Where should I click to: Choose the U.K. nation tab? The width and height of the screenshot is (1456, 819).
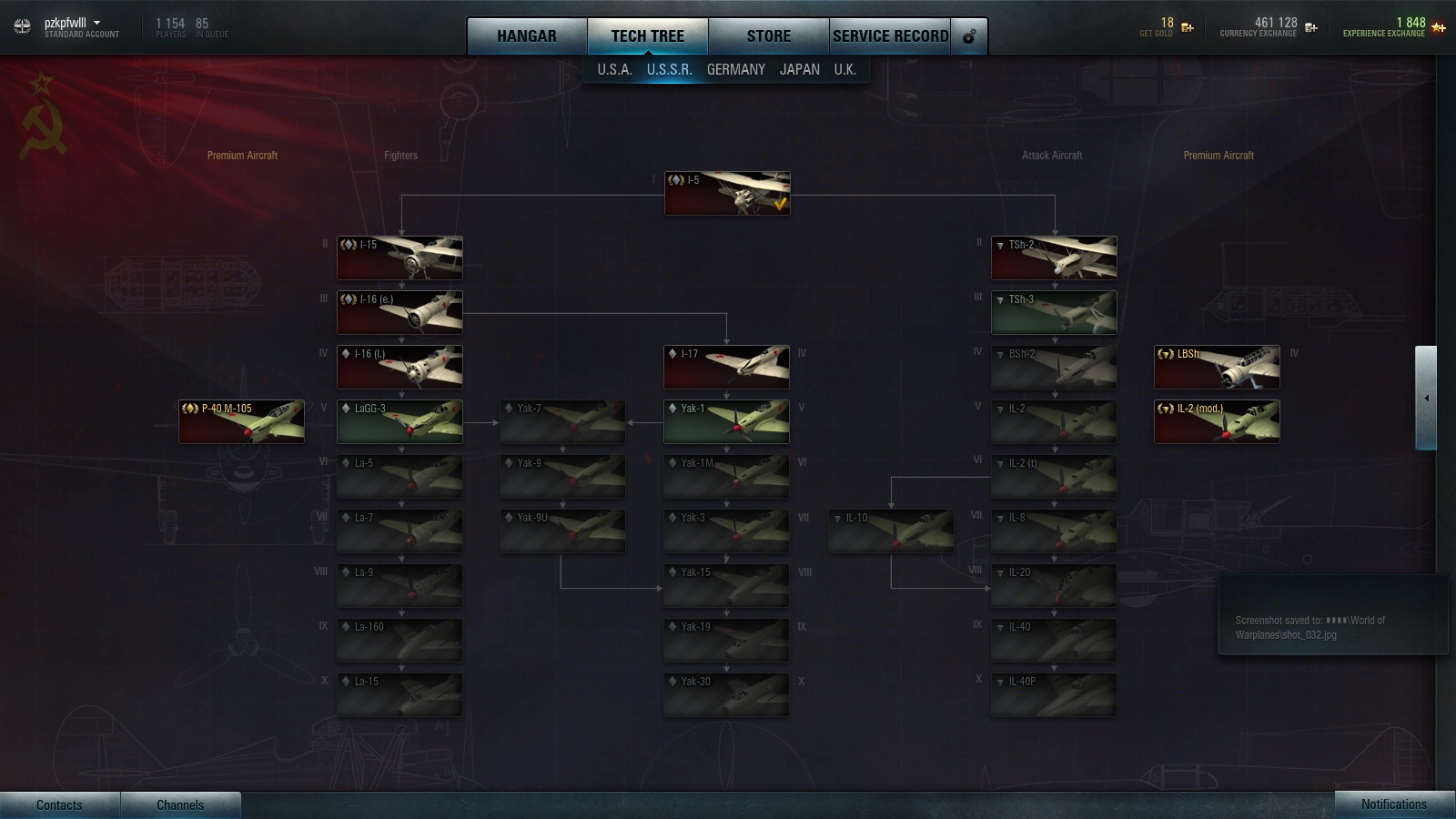(844, 69)
